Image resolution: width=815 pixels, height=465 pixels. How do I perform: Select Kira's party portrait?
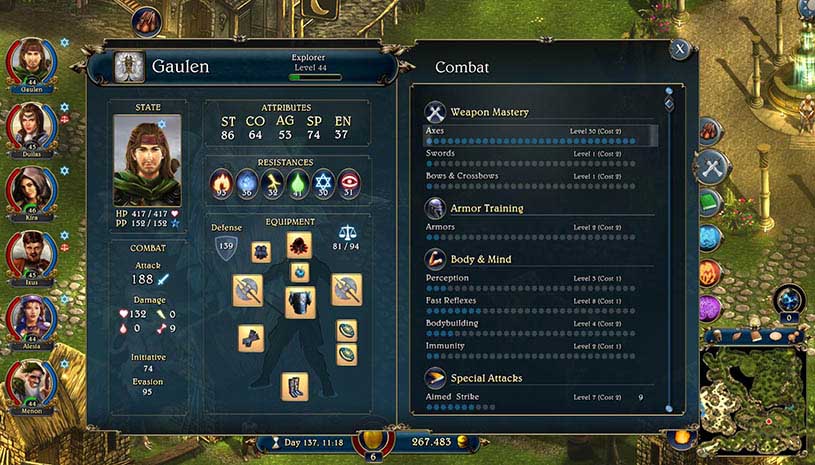click(x=31, y=190)
